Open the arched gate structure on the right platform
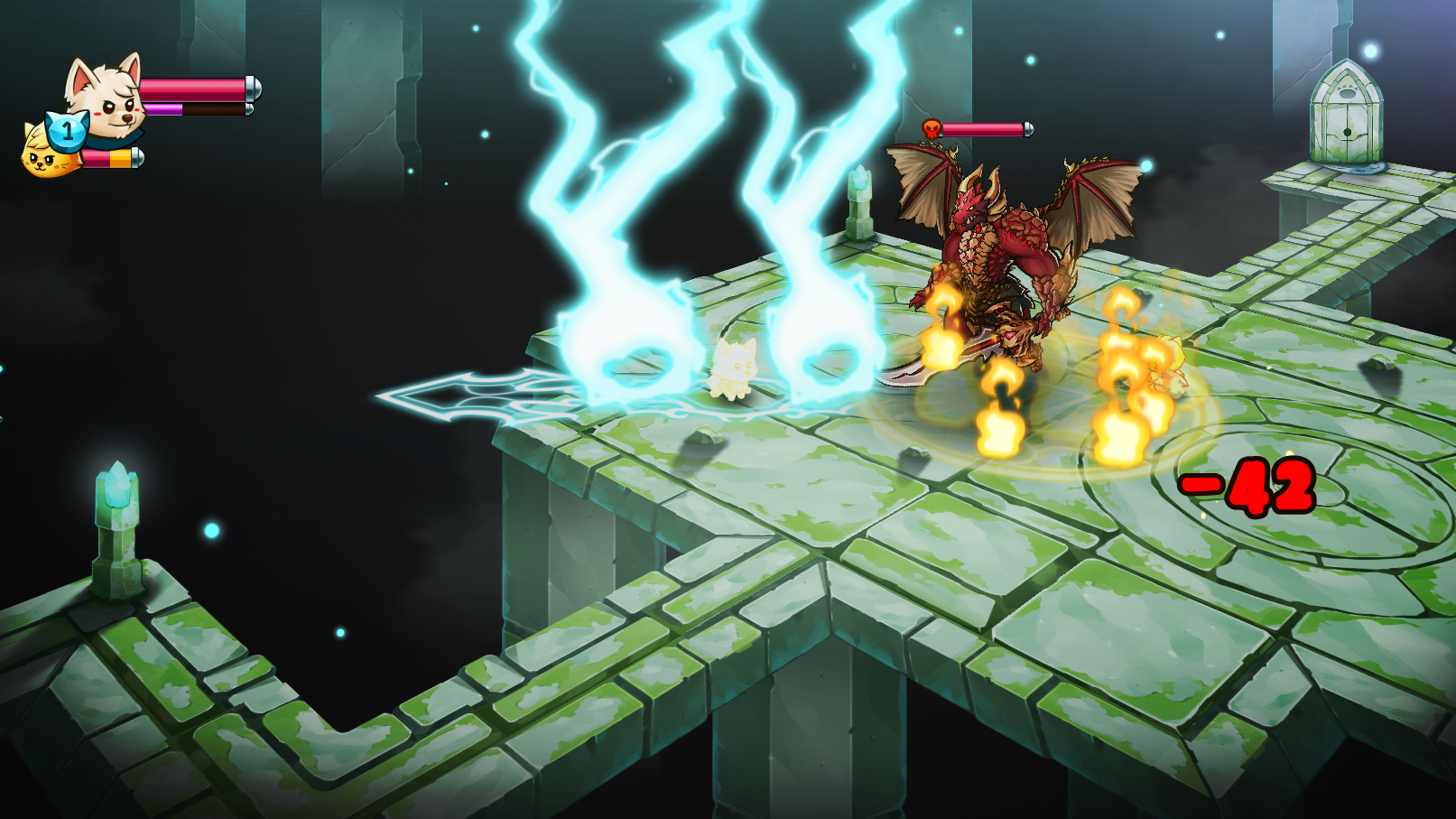 (1347, 113)
